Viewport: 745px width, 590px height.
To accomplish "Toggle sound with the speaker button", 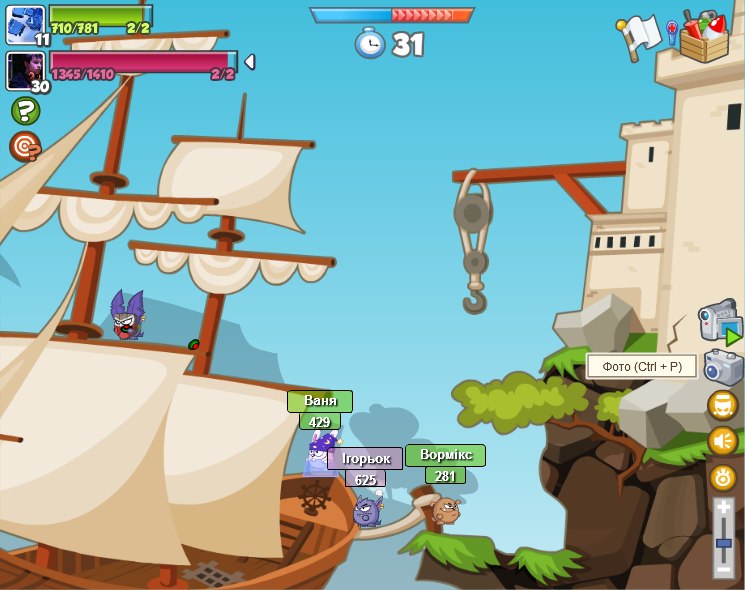I will 723,441.
